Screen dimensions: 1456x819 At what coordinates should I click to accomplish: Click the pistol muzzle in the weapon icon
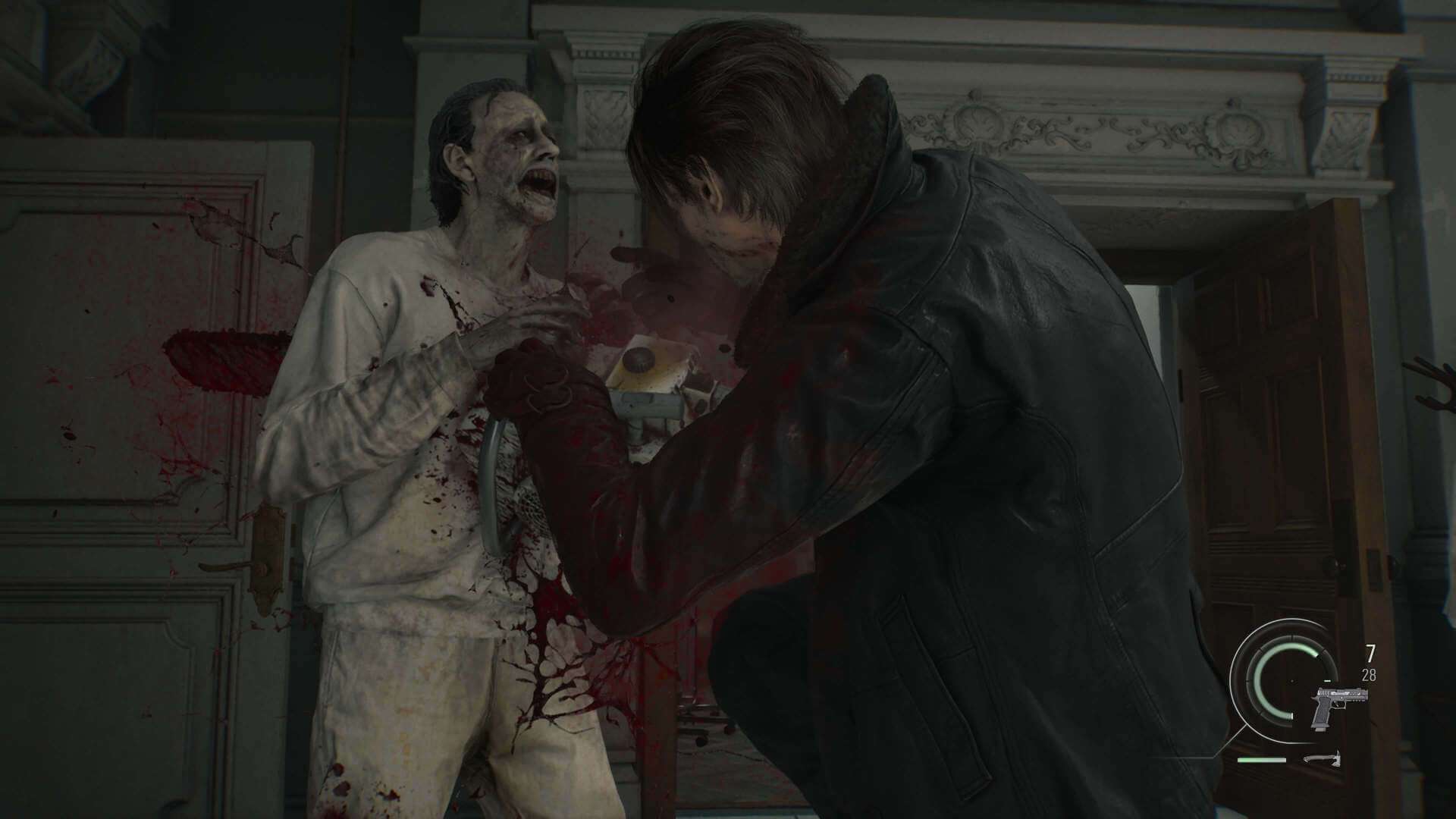click(x=1365, y=692)
